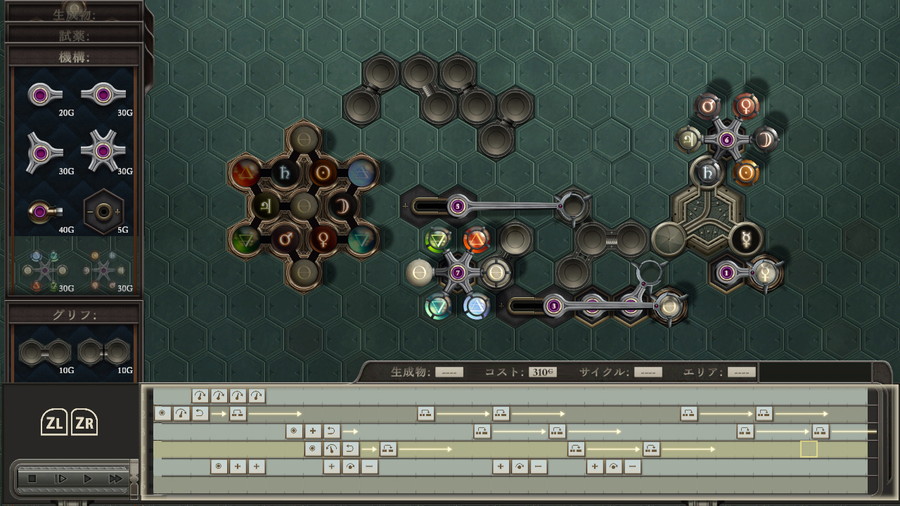Toggle the グリフ section header
900x506 pixels.
tap(72, 313)
